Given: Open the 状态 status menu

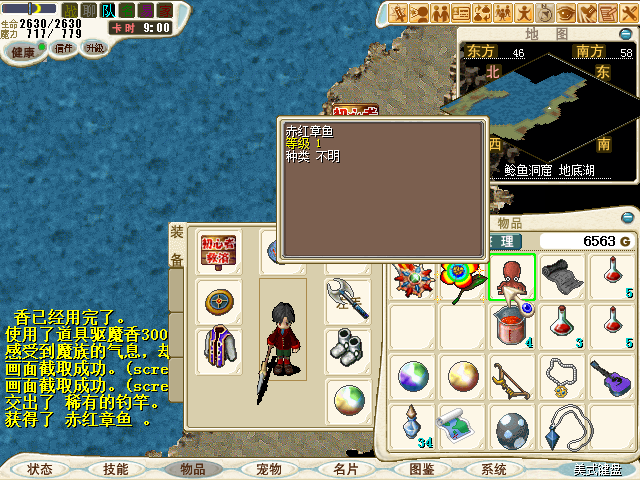Looking at the screenshot, I should point(40,468).
